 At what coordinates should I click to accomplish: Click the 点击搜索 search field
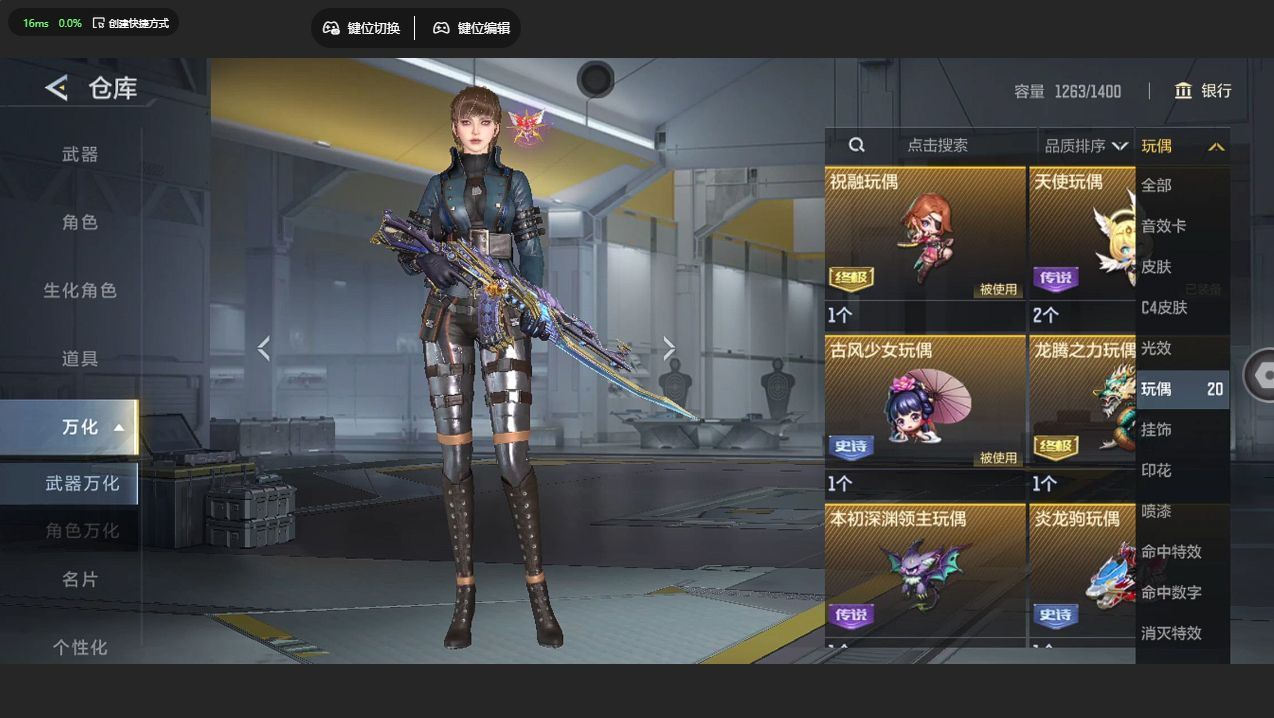pos(937,145)
